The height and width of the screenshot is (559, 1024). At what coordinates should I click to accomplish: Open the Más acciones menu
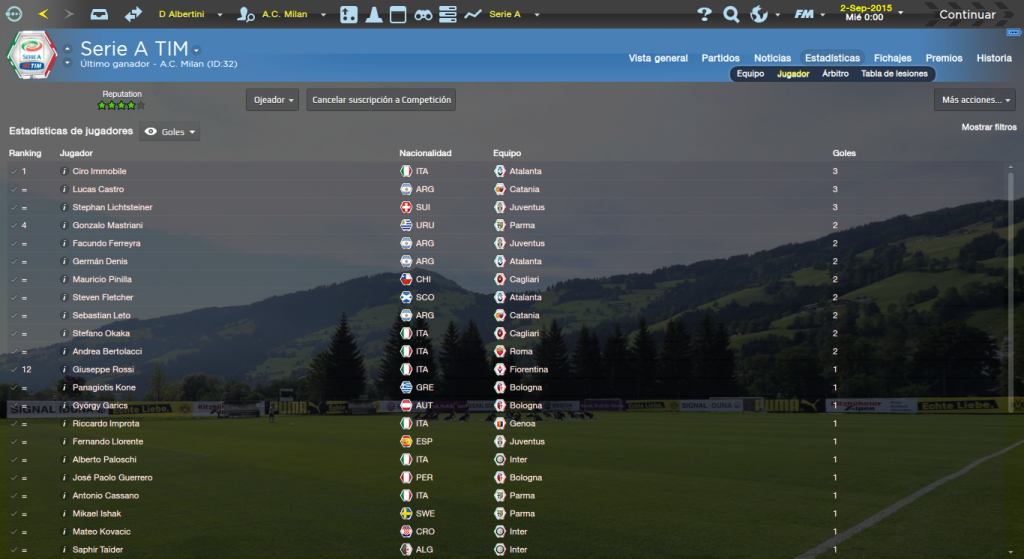coord(975,100)
